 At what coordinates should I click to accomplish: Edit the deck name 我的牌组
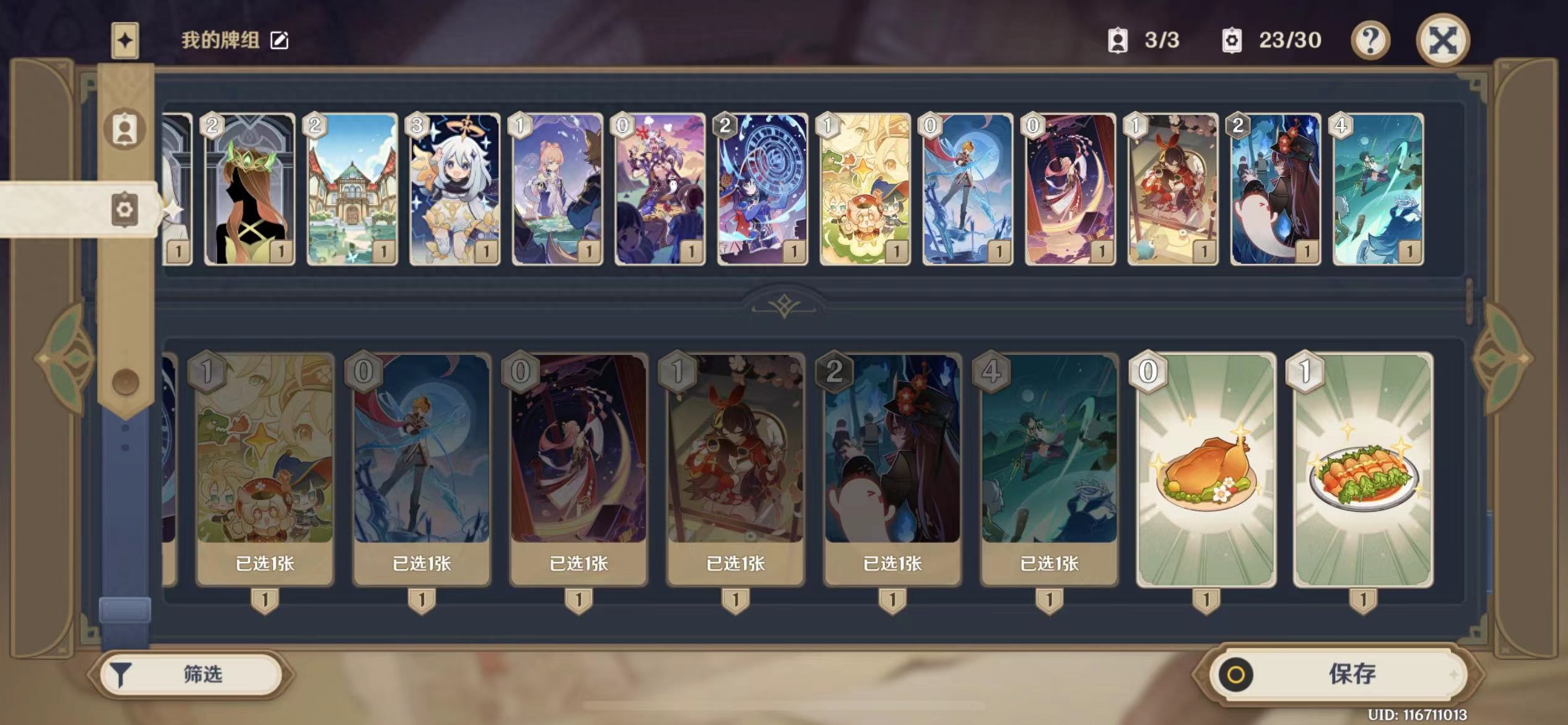pyautogui.click(x=279, y=41)
